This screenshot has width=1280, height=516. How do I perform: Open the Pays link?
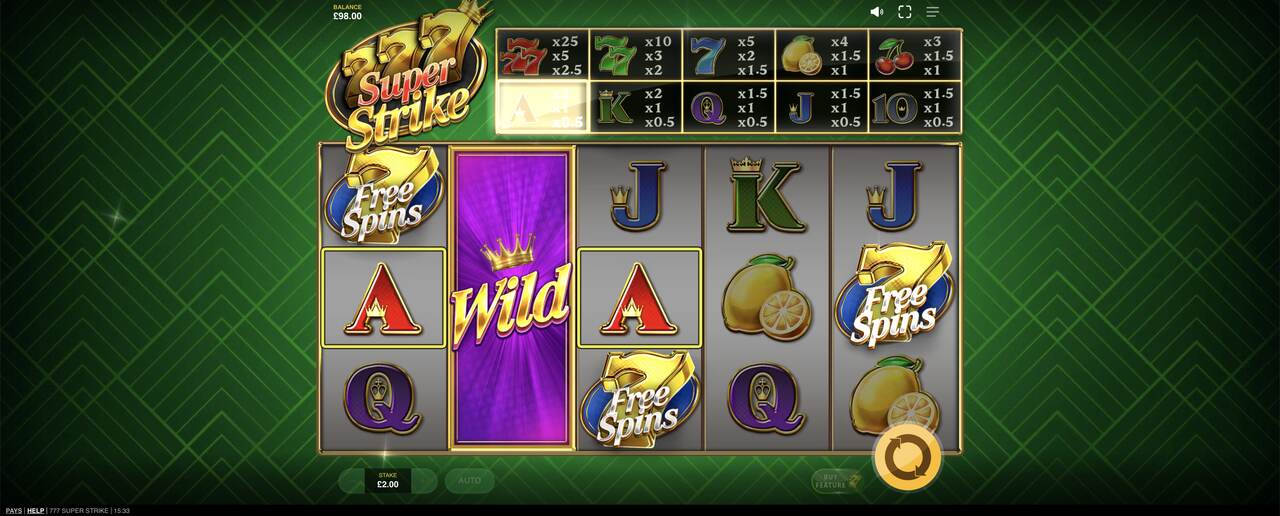click(13, 511)
